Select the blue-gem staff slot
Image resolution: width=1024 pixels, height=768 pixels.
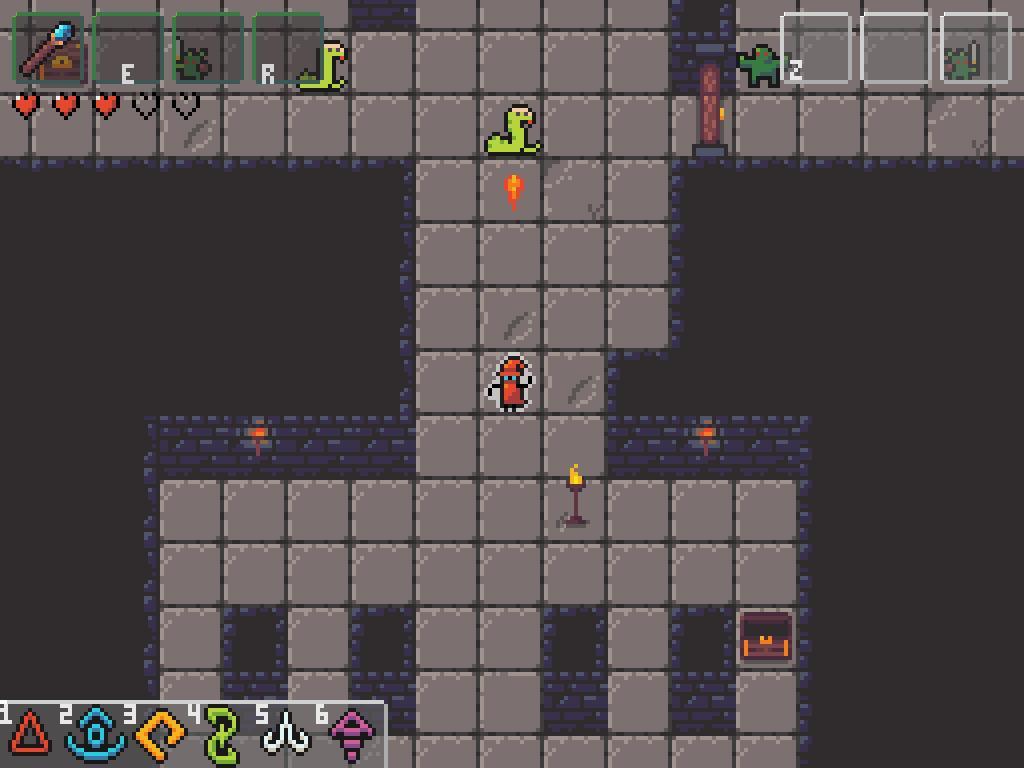(x=48, y=48)
